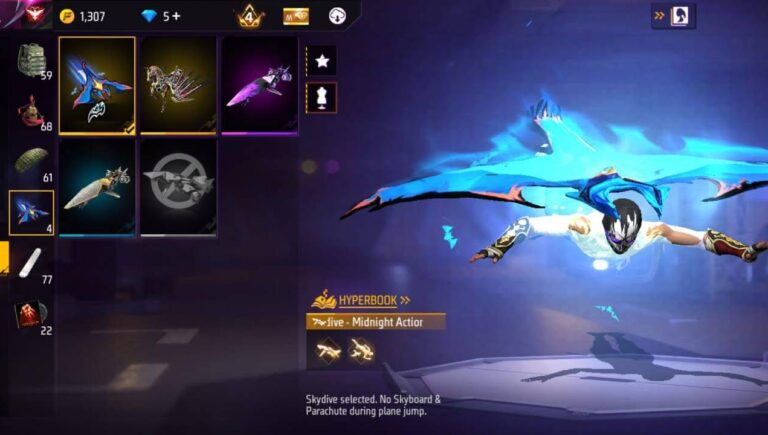Image resolution: width=768 pixels, height=435 pixels.
Task: Open the backpack category tab
Action: coord(31,62)
